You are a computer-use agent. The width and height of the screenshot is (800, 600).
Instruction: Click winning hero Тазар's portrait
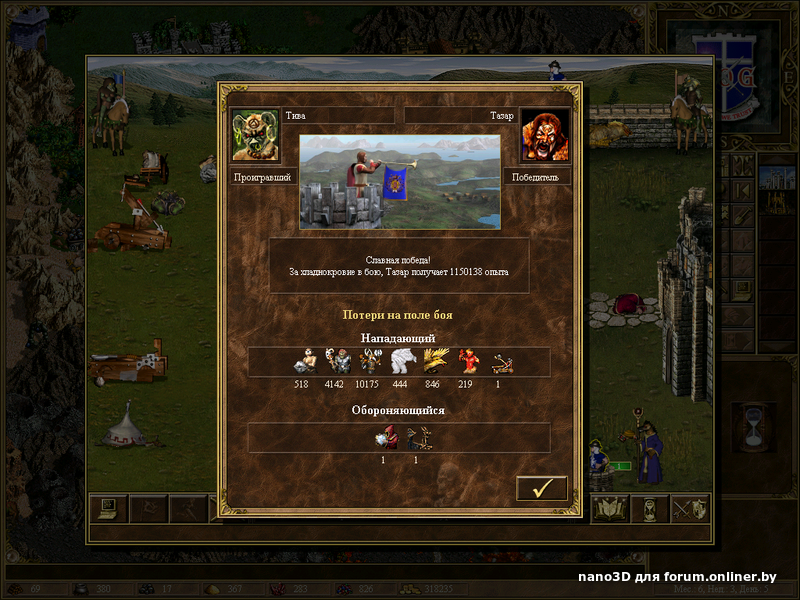545,135
